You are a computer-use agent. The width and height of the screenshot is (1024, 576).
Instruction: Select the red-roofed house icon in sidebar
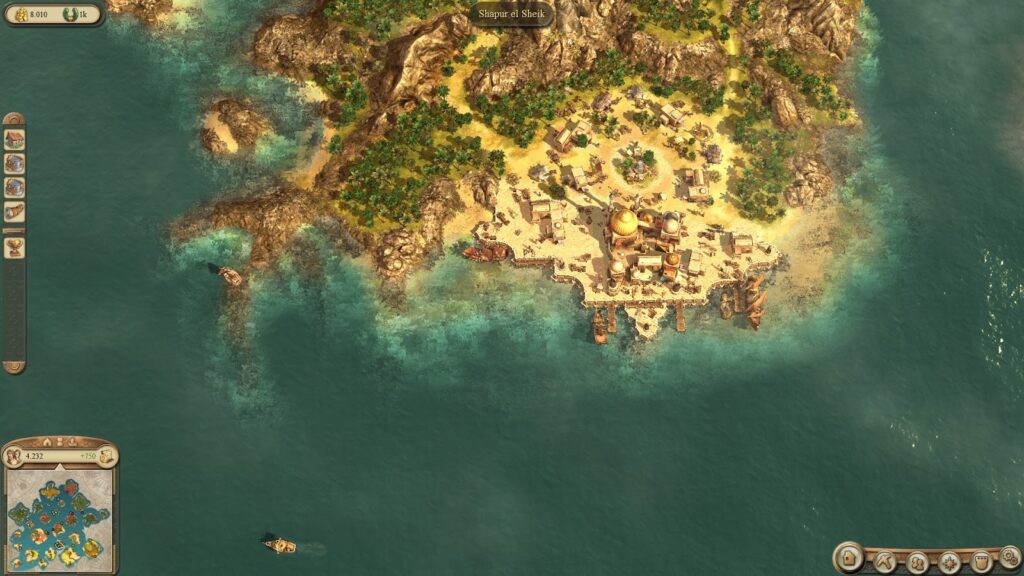[14, 139]
